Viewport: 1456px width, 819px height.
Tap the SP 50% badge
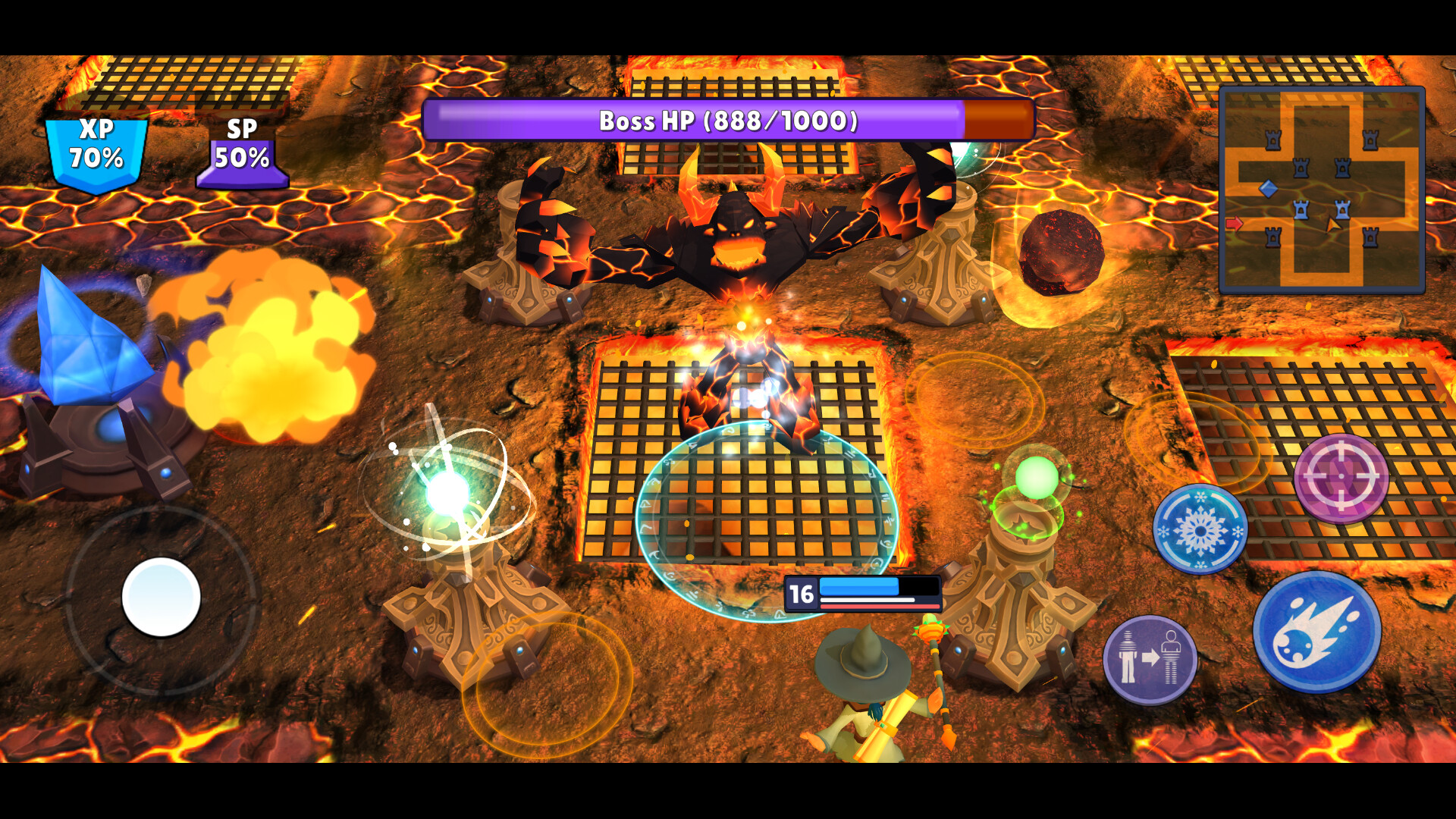click(x=243, y=150)
